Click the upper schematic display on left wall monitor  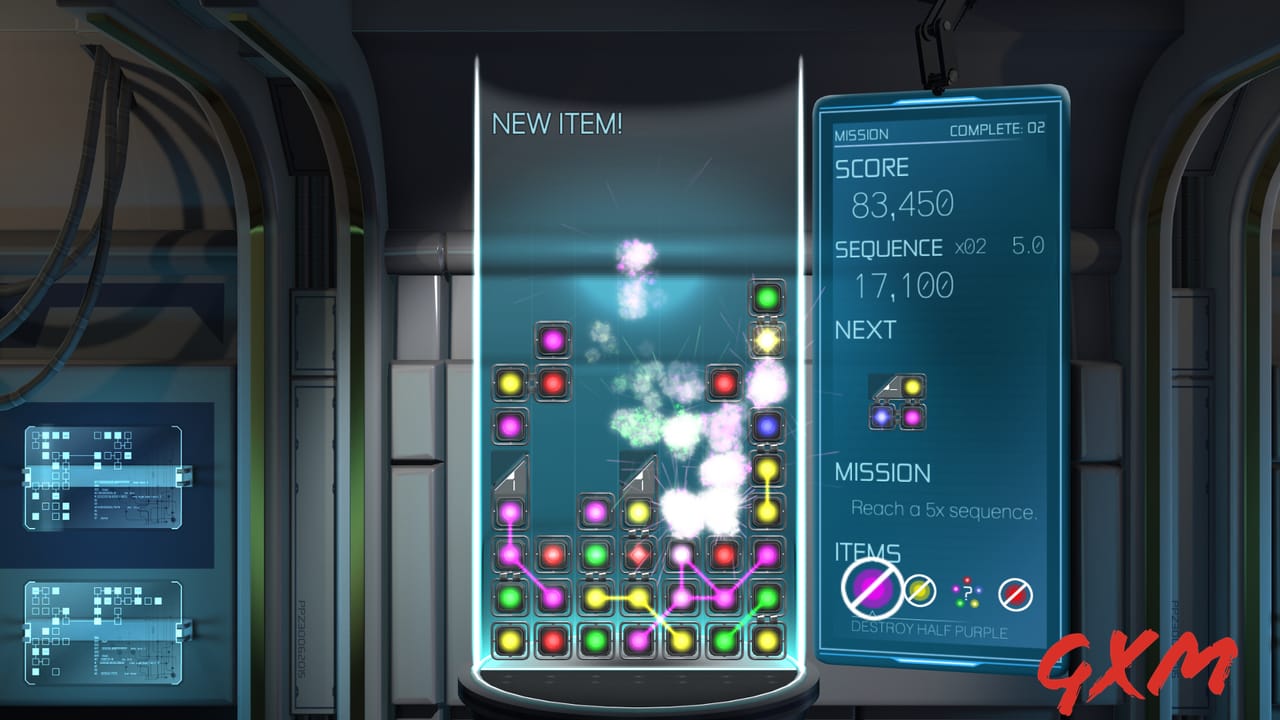pyautogui.click(x=103, y=477)
